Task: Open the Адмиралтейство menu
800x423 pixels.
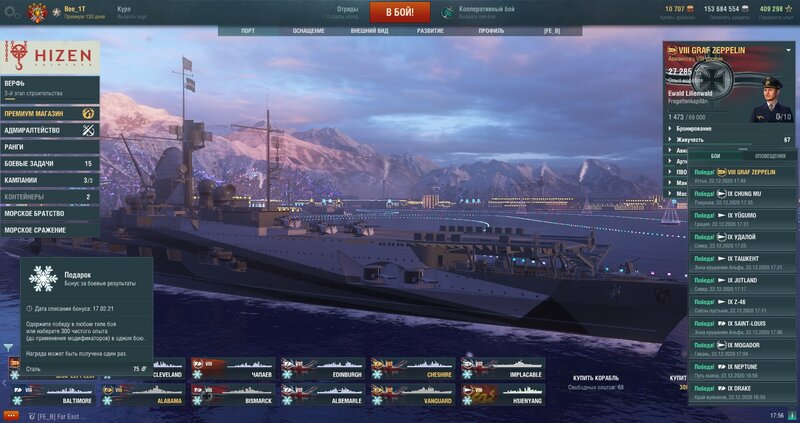Action: click(48, 130)
